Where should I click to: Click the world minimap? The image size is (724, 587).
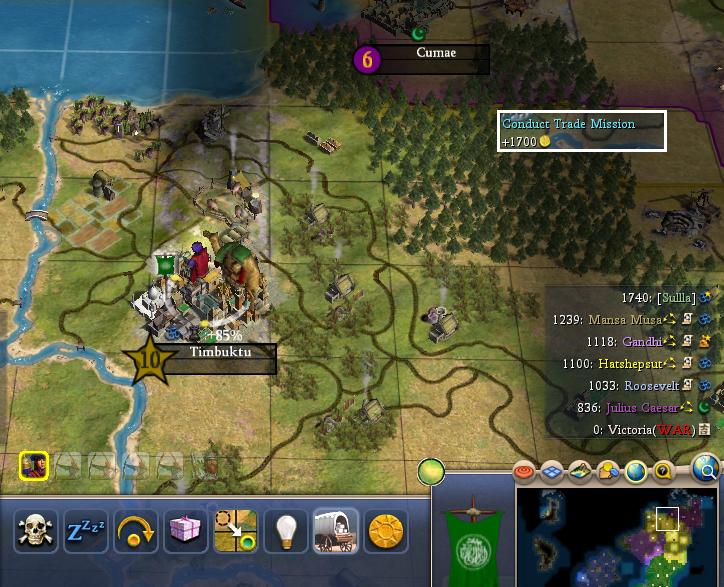tap(618, 537)
